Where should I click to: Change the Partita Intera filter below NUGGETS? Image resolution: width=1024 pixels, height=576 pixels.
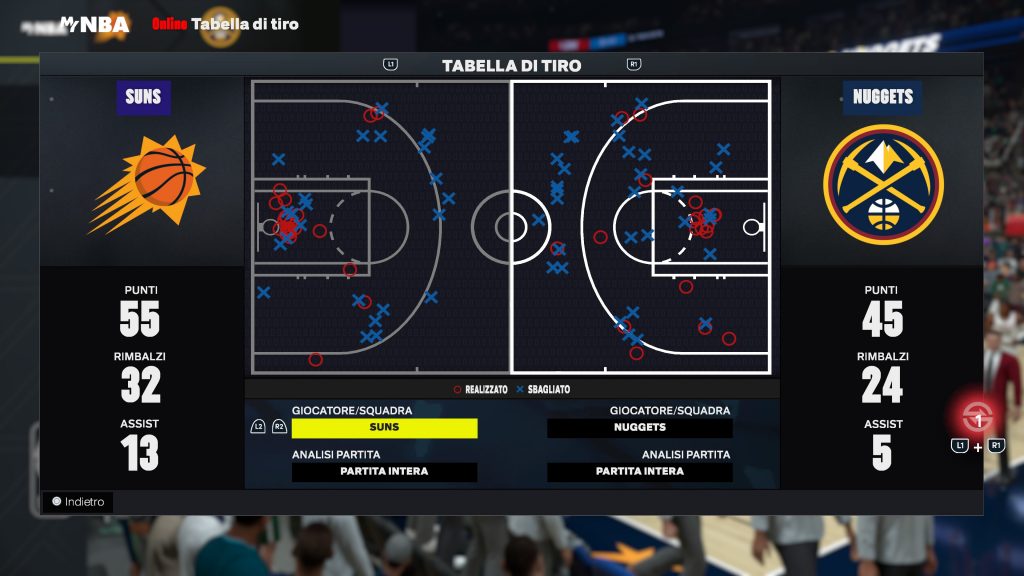[640, 472]
